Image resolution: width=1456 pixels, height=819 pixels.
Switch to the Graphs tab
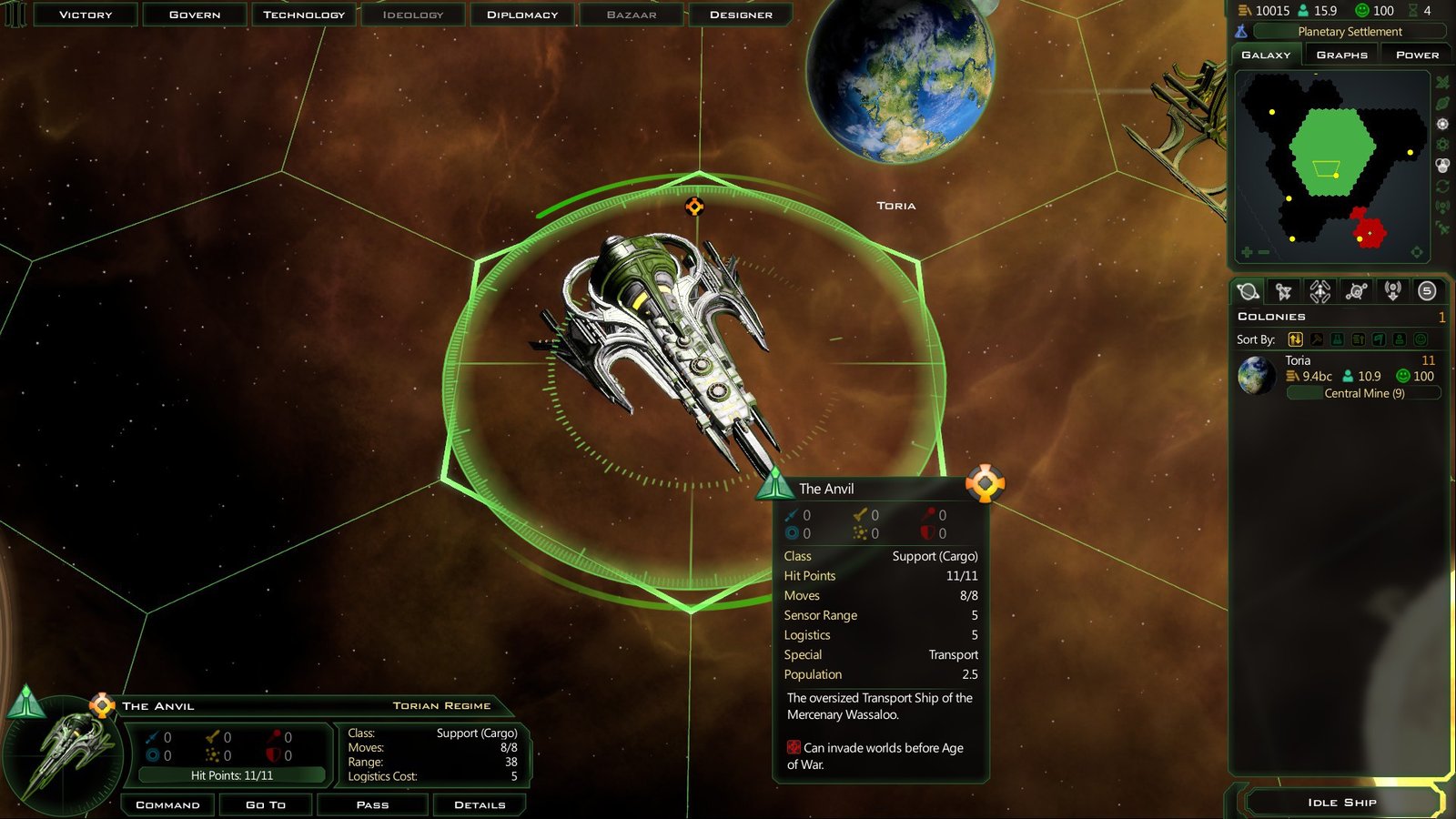[x=1341, y=55]
